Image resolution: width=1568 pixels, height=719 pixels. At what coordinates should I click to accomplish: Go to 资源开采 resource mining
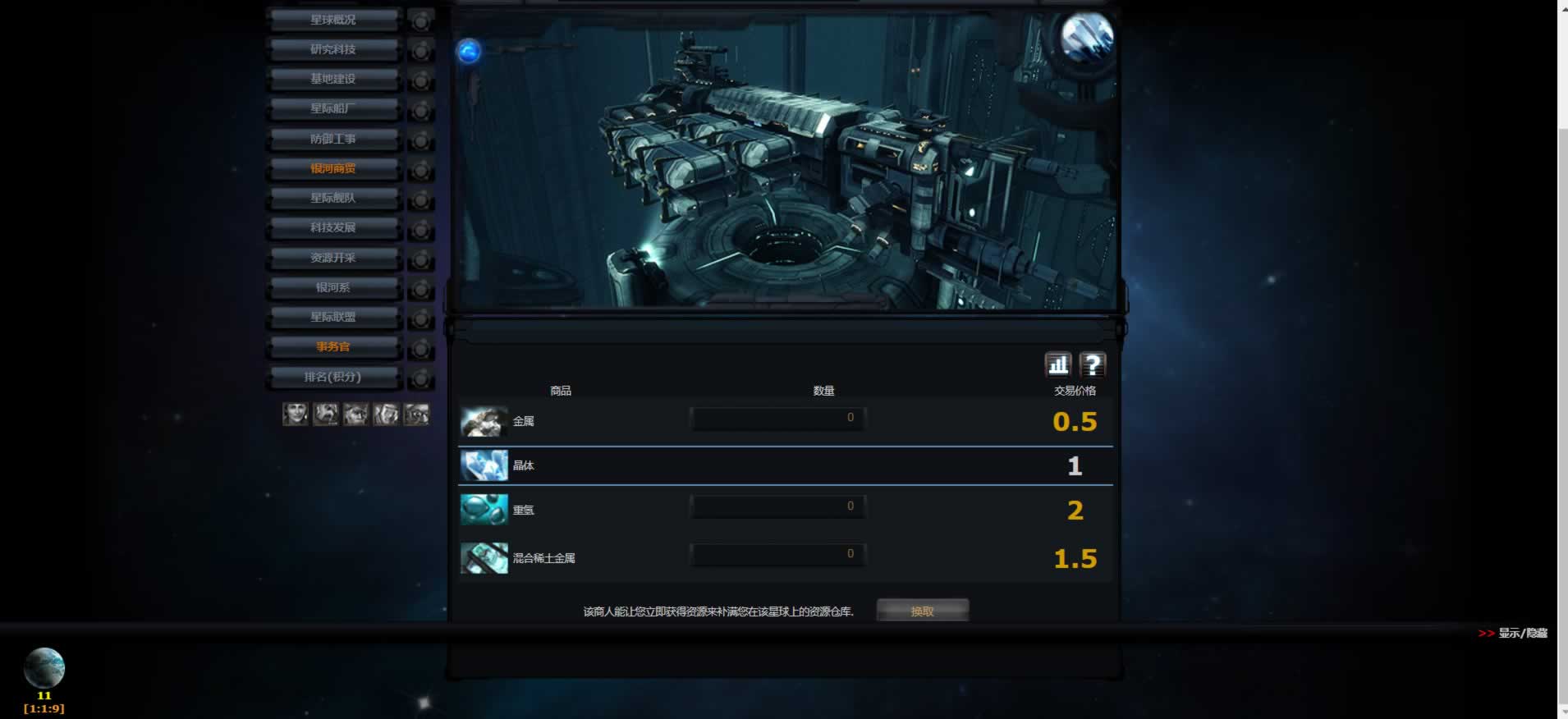pos(333,258)
